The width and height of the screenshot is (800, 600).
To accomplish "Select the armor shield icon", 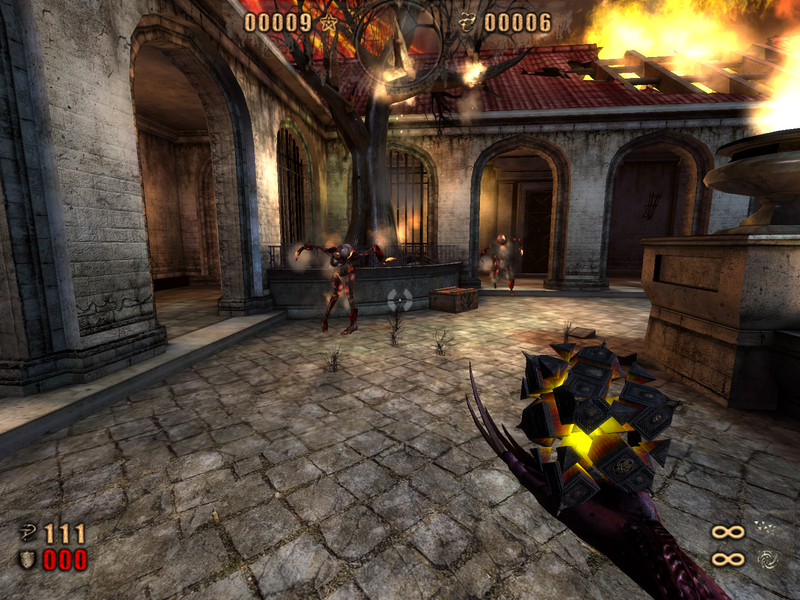I will [27, 559].
